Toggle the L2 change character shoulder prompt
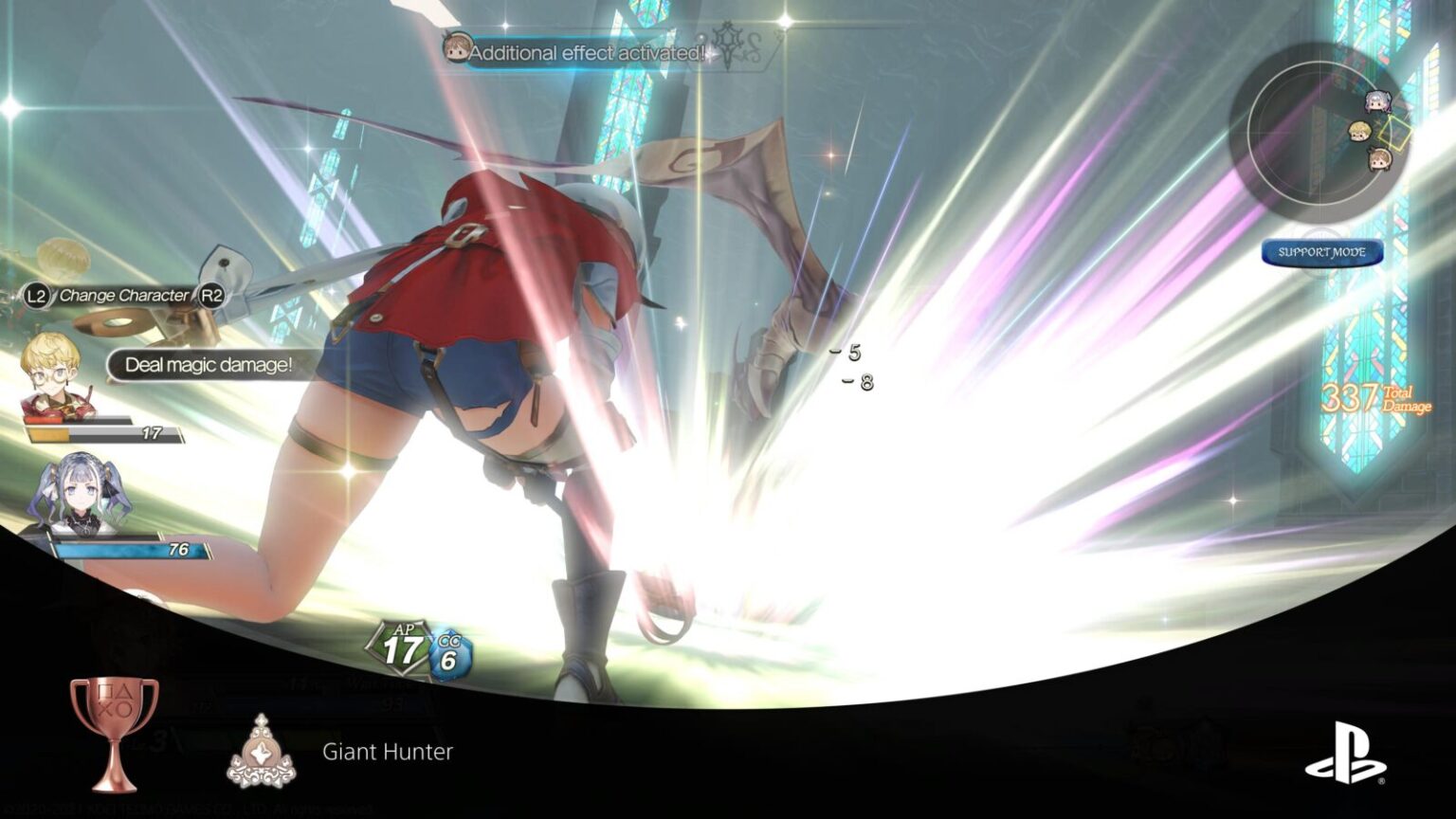 click(x=34, y=295)
